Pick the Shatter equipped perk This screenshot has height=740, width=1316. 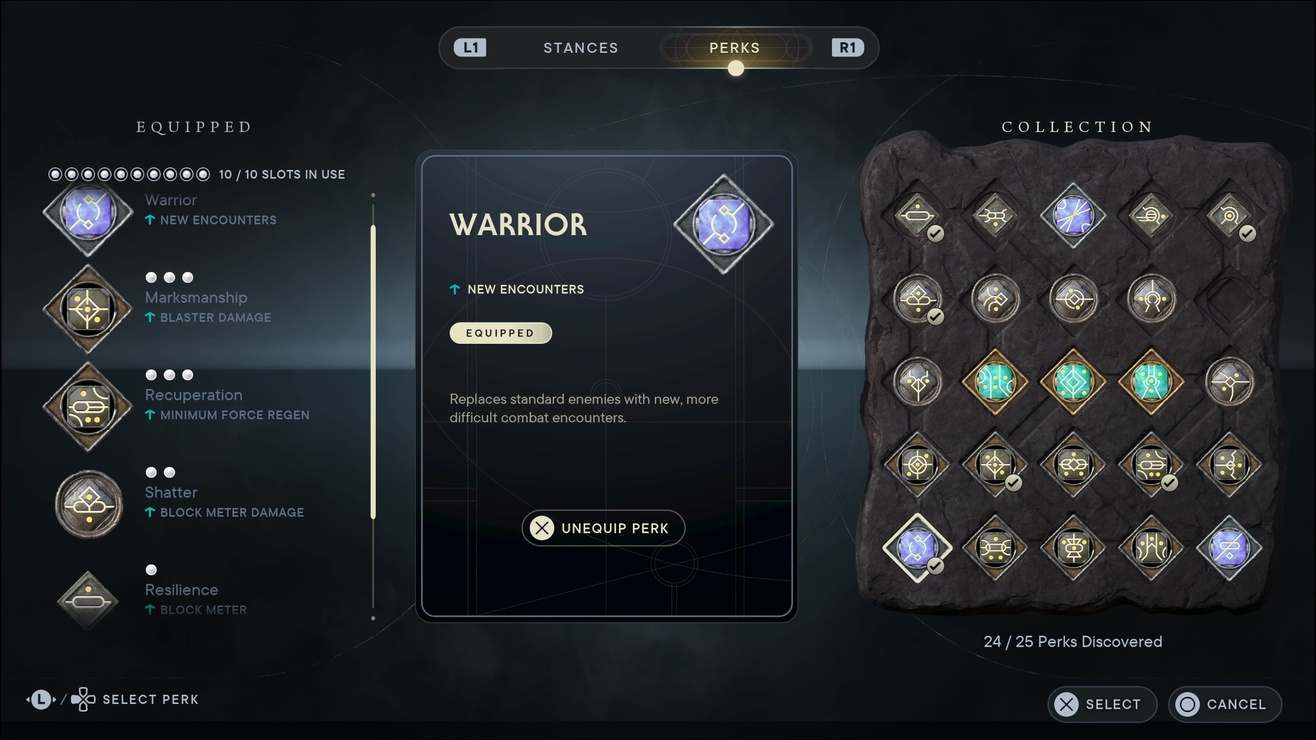(x=88, y=503)
